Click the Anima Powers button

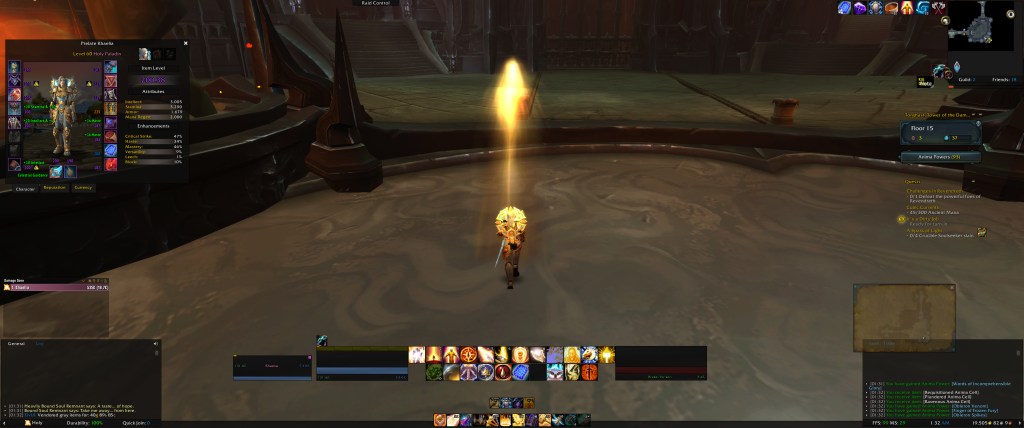coord(938,157)
